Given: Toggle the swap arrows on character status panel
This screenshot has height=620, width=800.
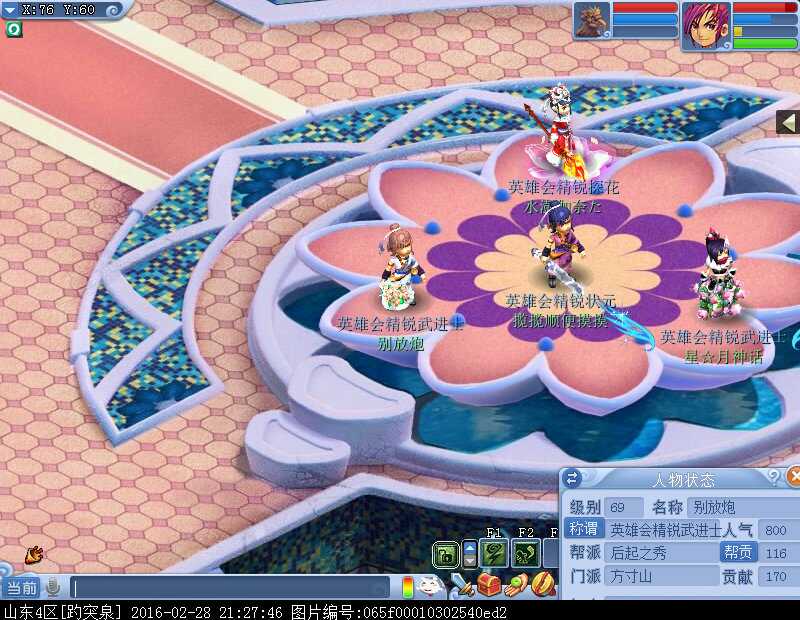Looking at the screenshot, I should click(572, 478).
